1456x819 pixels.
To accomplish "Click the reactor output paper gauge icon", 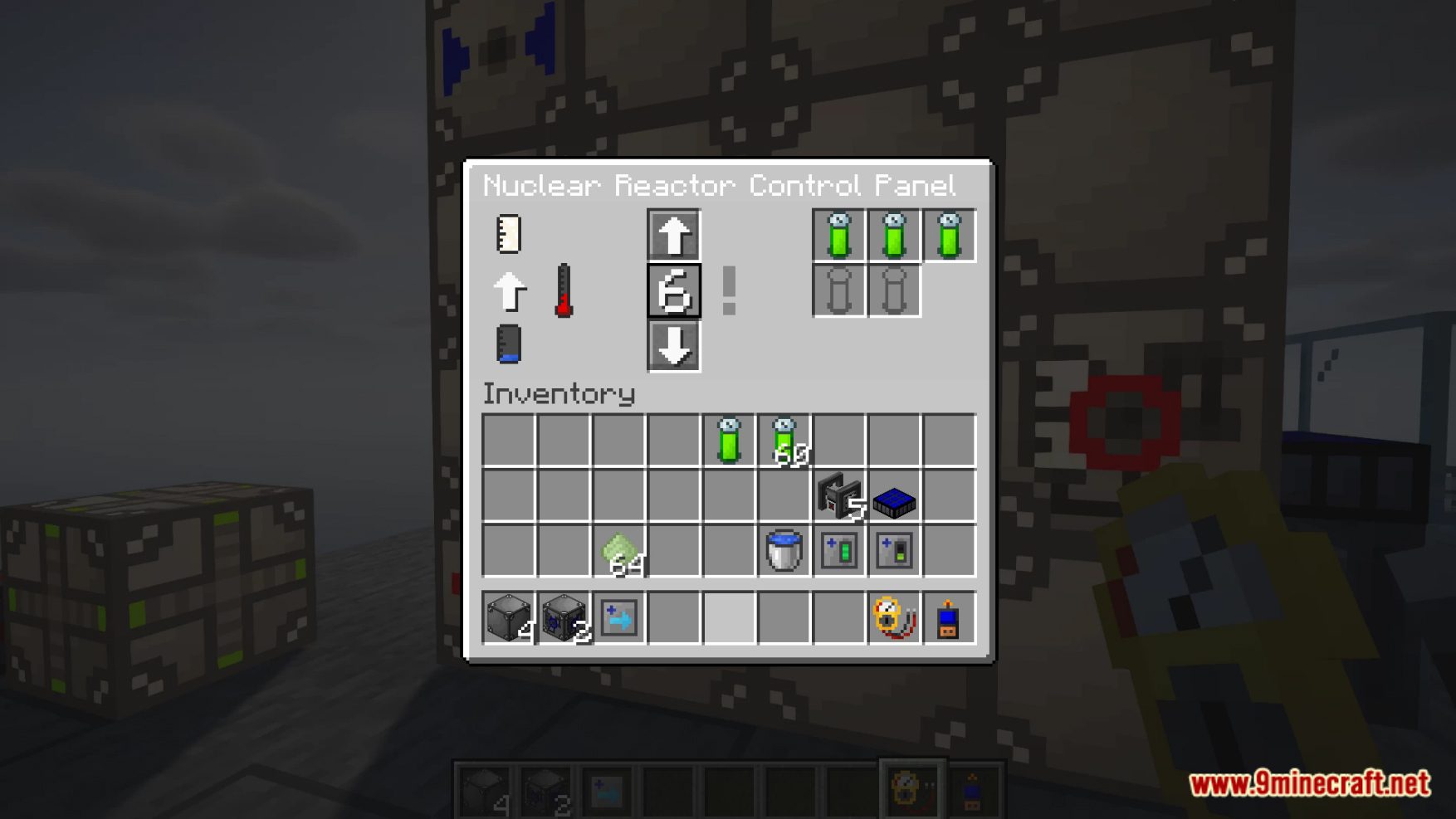I will (x=507, y=233).
